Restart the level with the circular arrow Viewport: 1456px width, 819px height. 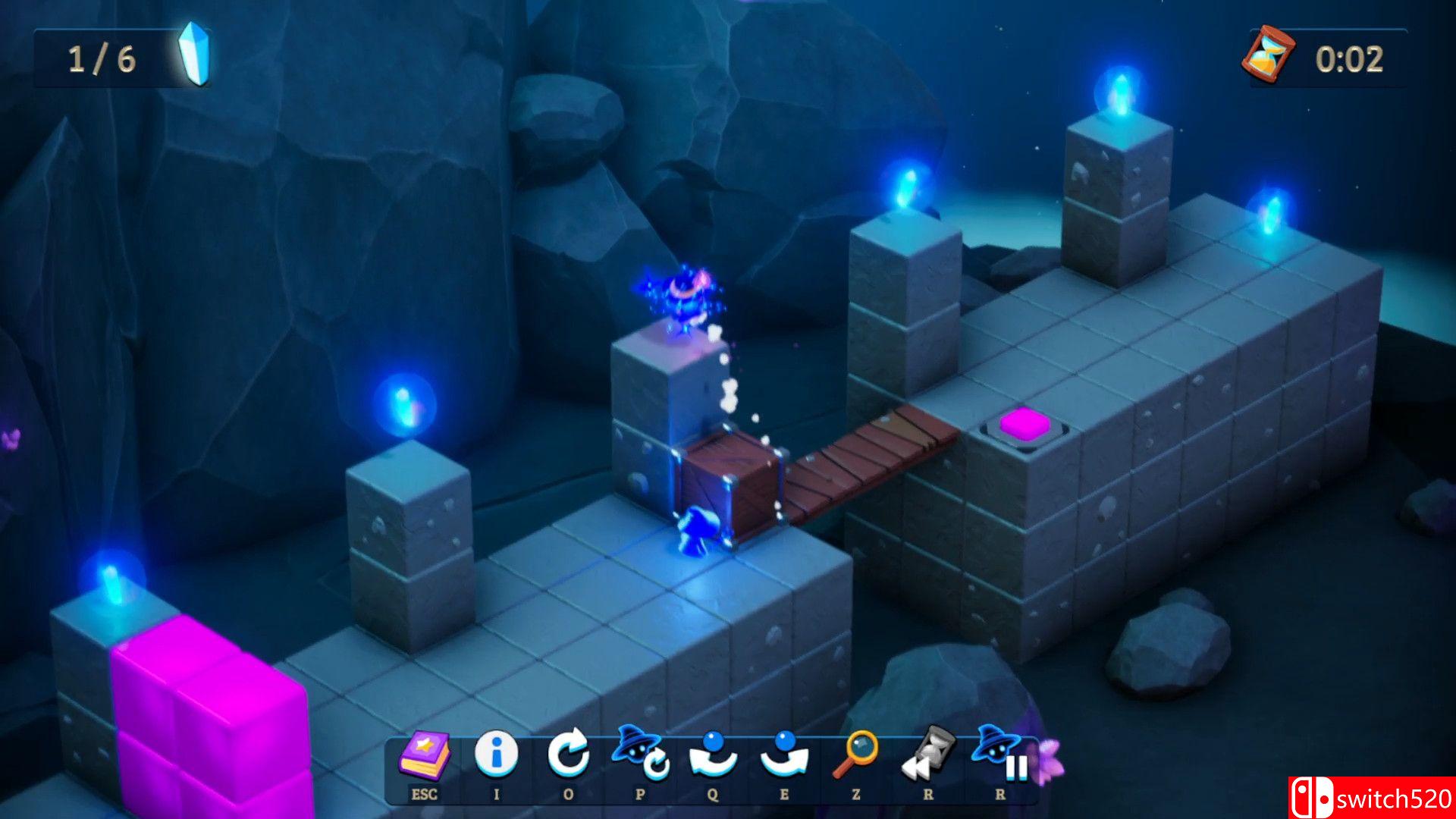click(569, 754)
